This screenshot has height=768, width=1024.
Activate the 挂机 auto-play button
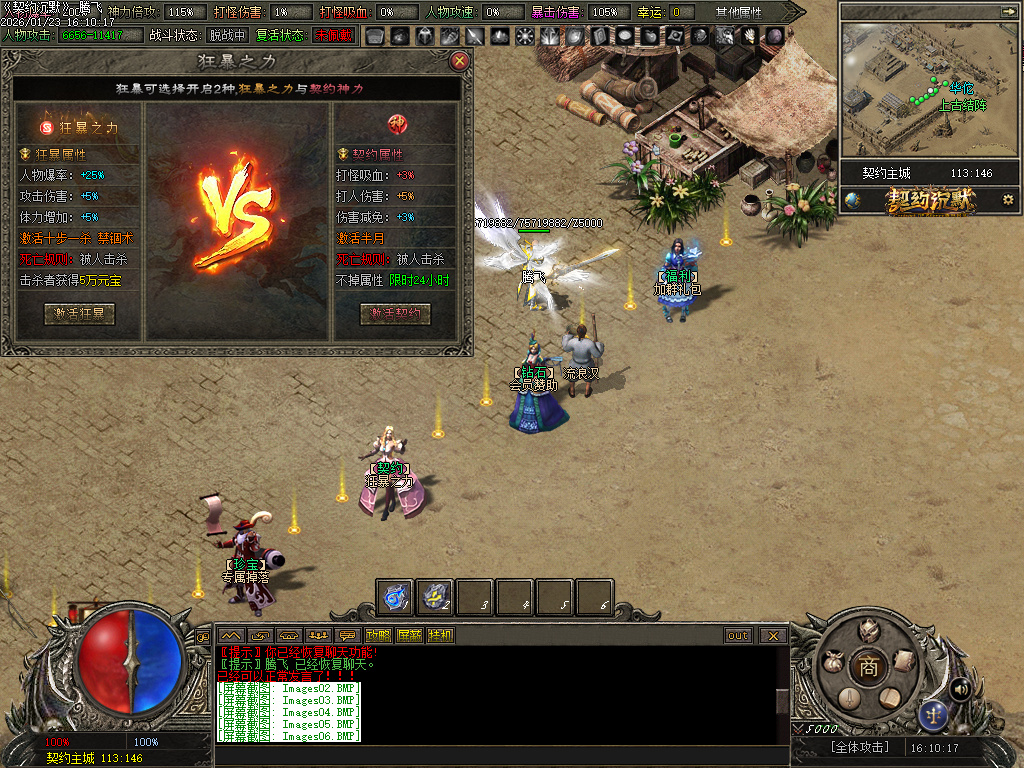coord(440,635)
